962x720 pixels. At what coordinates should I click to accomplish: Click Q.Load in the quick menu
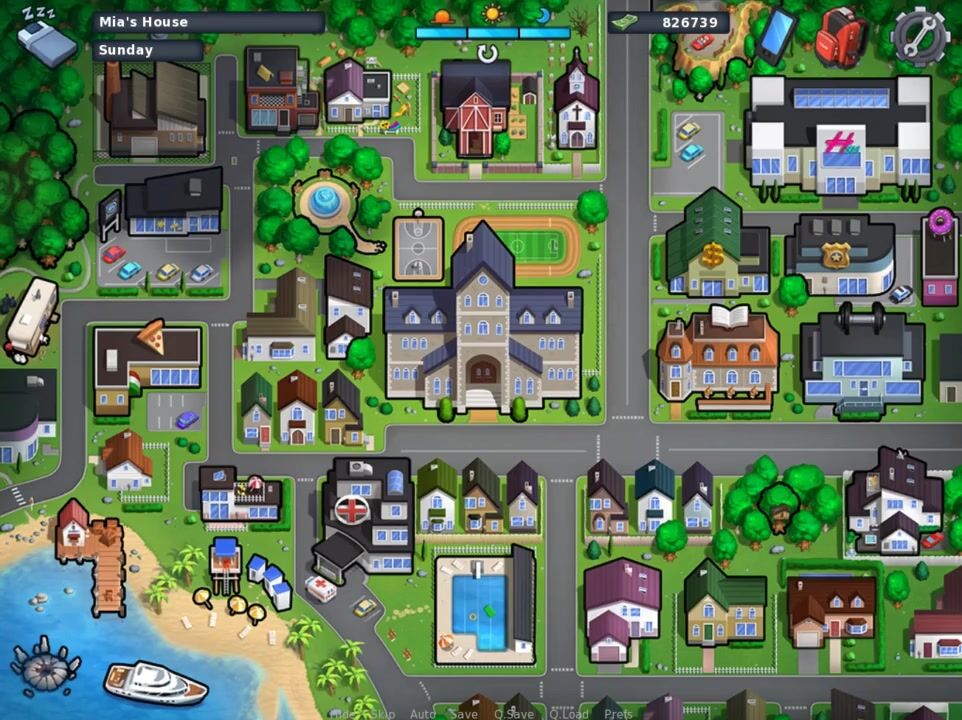pyautogui.click(x=568, y=714)
